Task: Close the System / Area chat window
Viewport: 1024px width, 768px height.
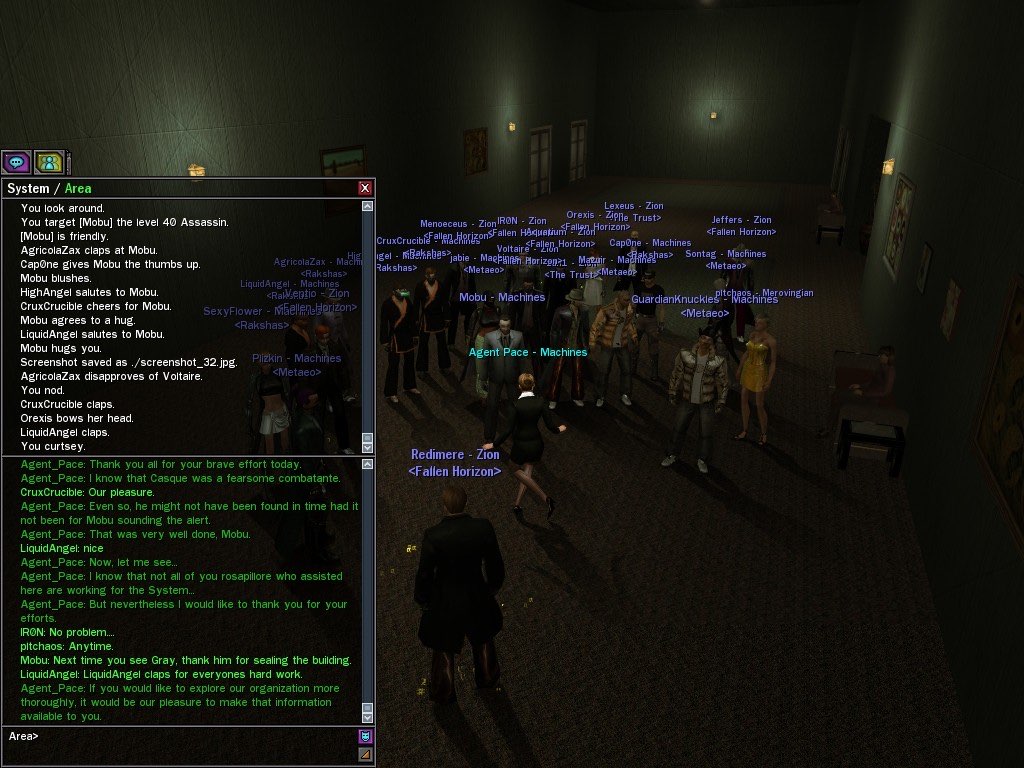Action: [365, 188]
